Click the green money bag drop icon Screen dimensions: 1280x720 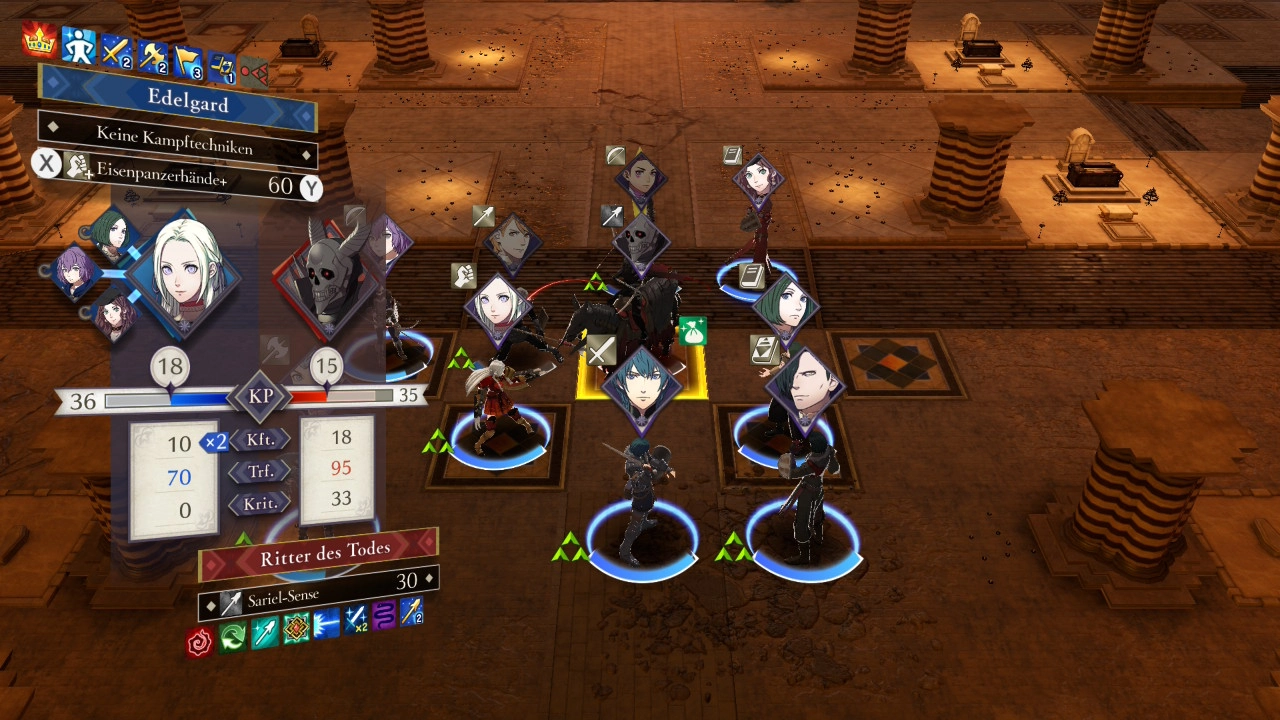pyautogui.click(x=693, y=332)
